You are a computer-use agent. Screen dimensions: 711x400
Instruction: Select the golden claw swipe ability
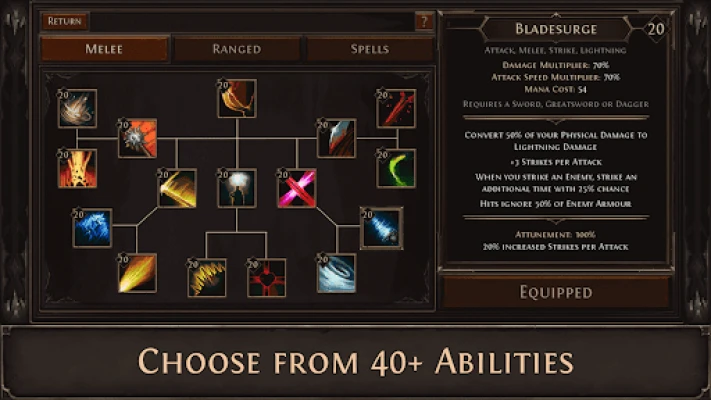click(206, 277)
